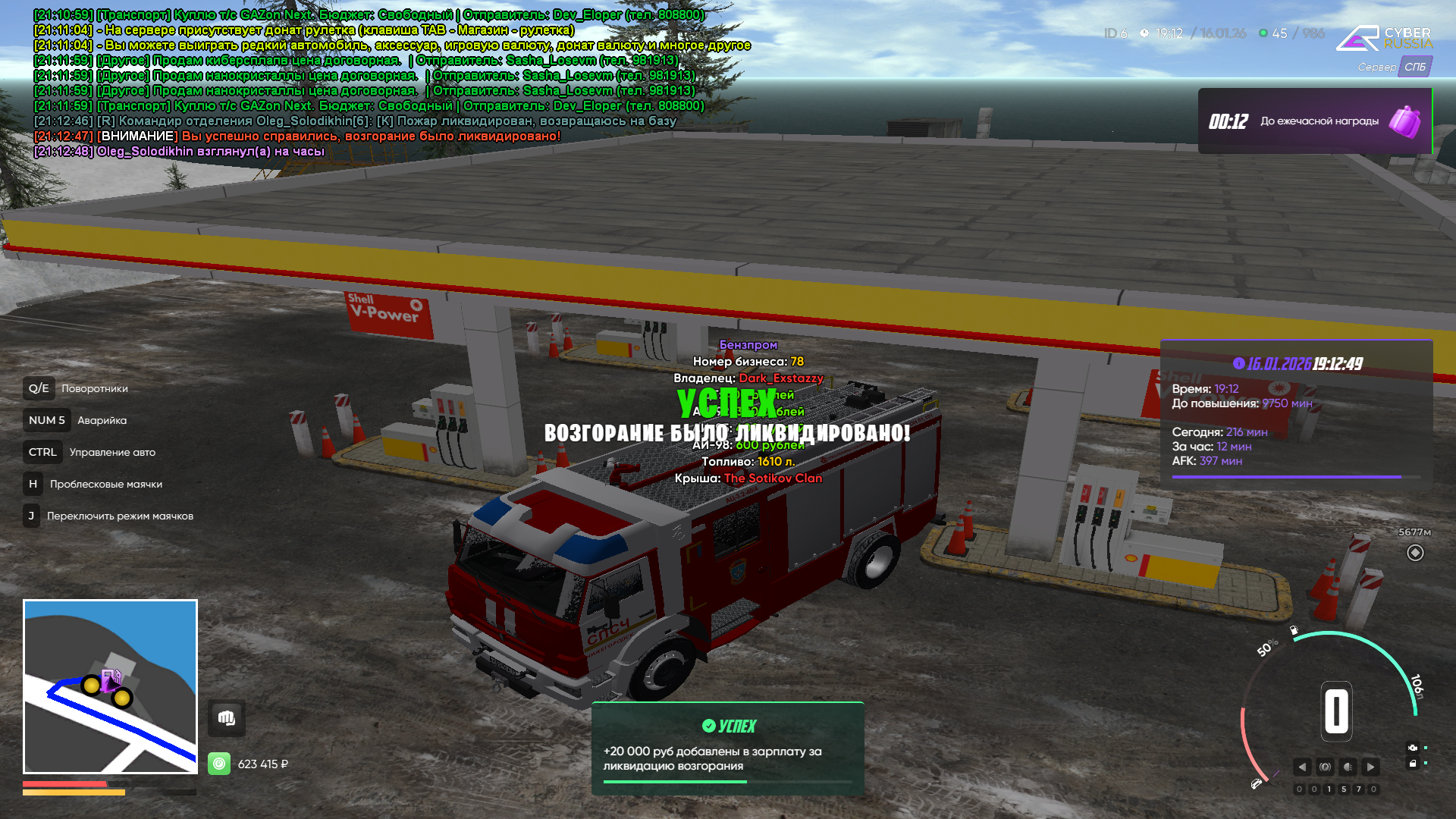Toggle the parking brake indicator
1456x819 pixels.
(1325, 767)
